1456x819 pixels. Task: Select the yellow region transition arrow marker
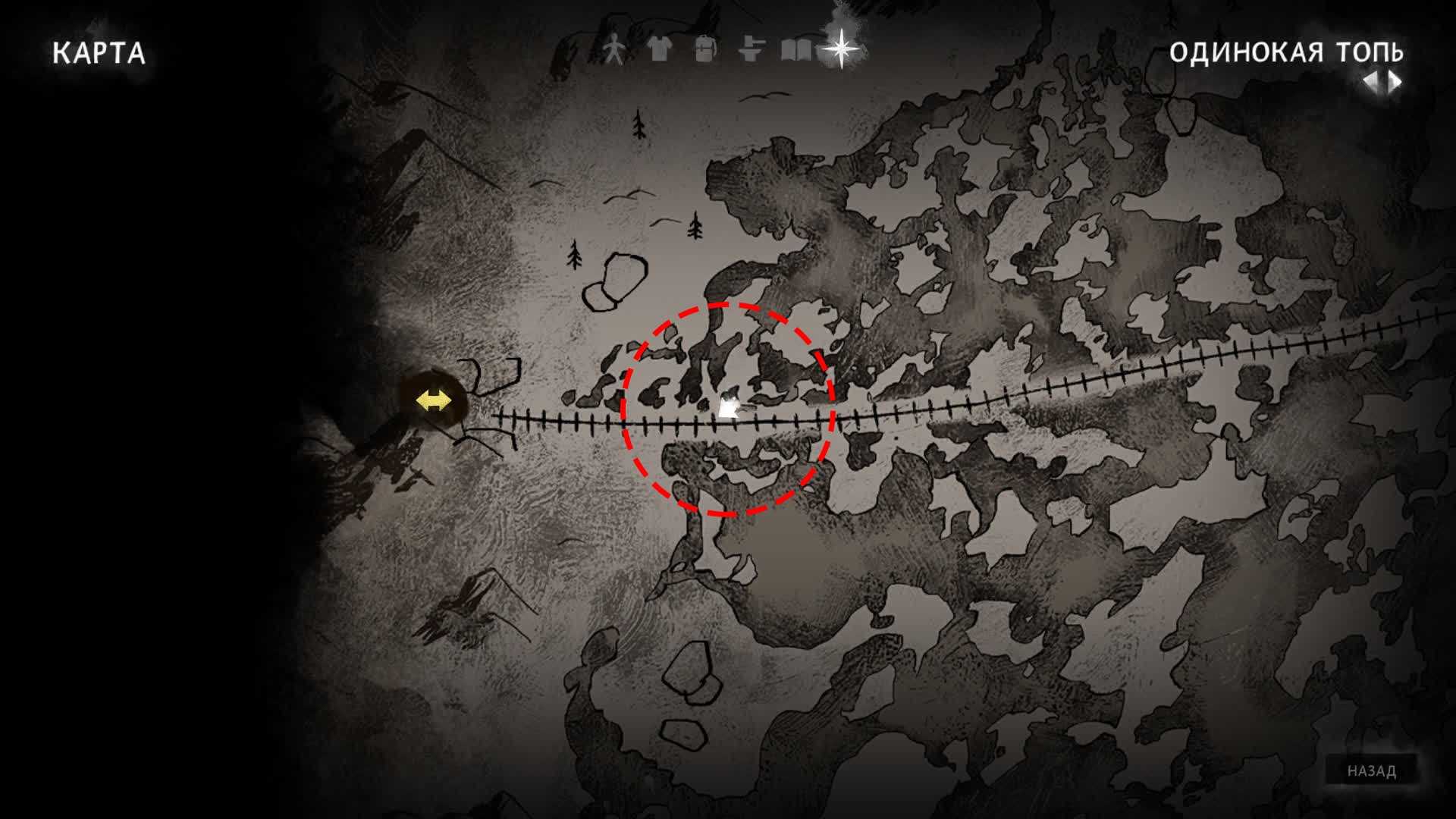point(433,400)
